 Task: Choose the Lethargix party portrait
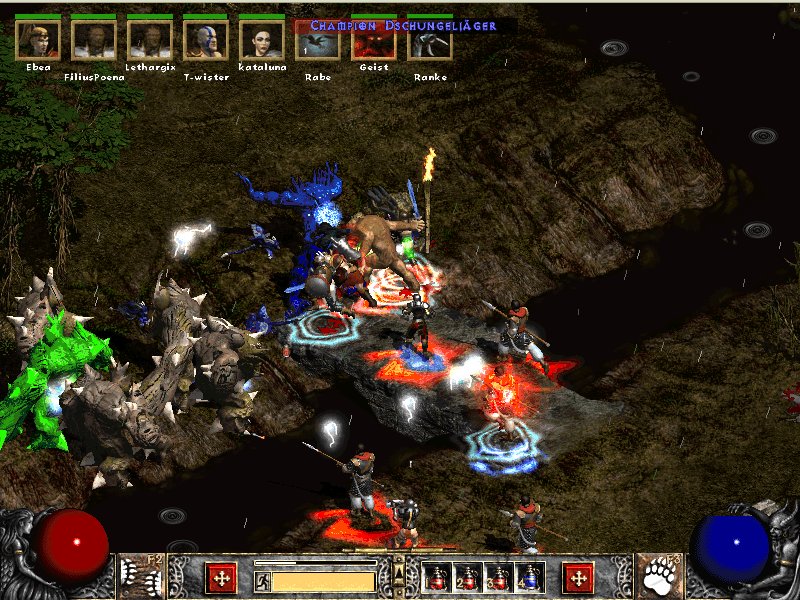point(150,40)
